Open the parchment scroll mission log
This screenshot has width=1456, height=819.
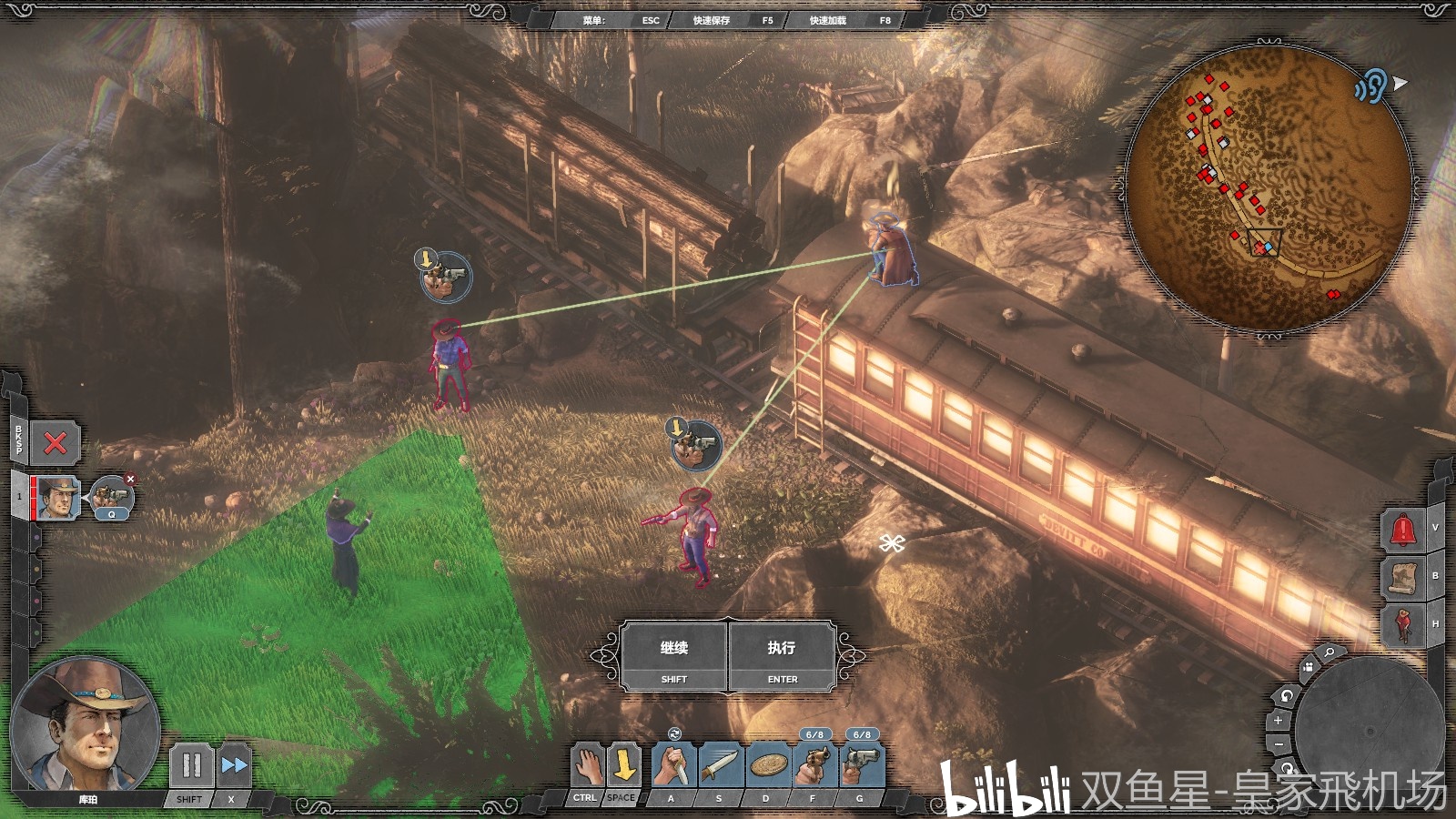point(1402,577)
